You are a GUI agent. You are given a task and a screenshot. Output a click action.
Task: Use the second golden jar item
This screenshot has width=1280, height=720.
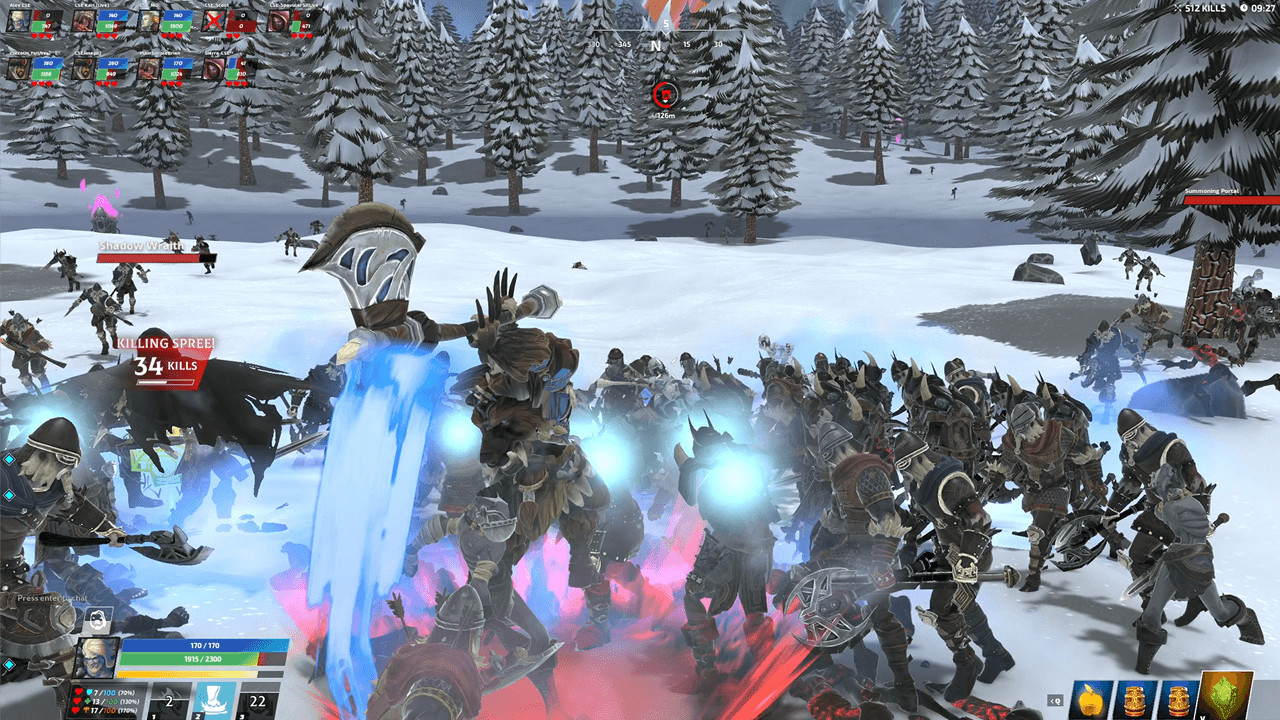1178,700
